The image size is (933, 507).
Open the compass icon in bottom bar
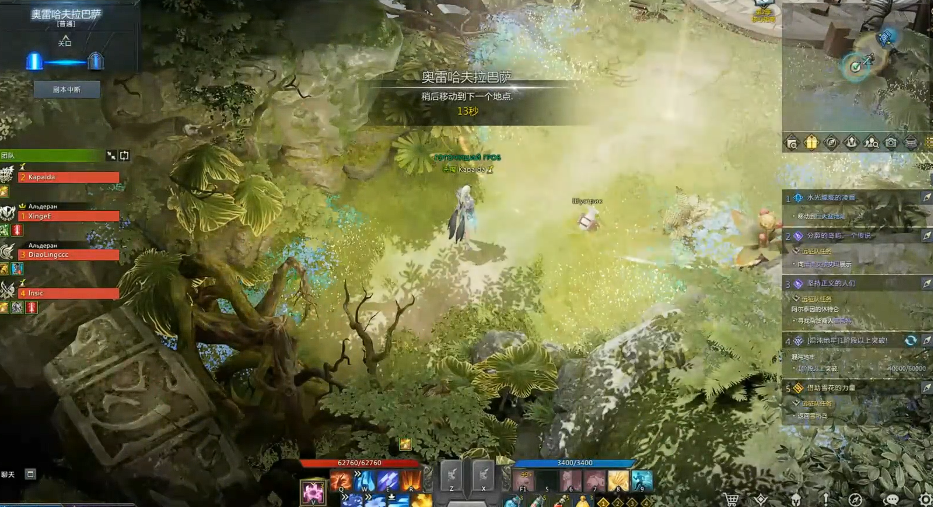[855, 498]
